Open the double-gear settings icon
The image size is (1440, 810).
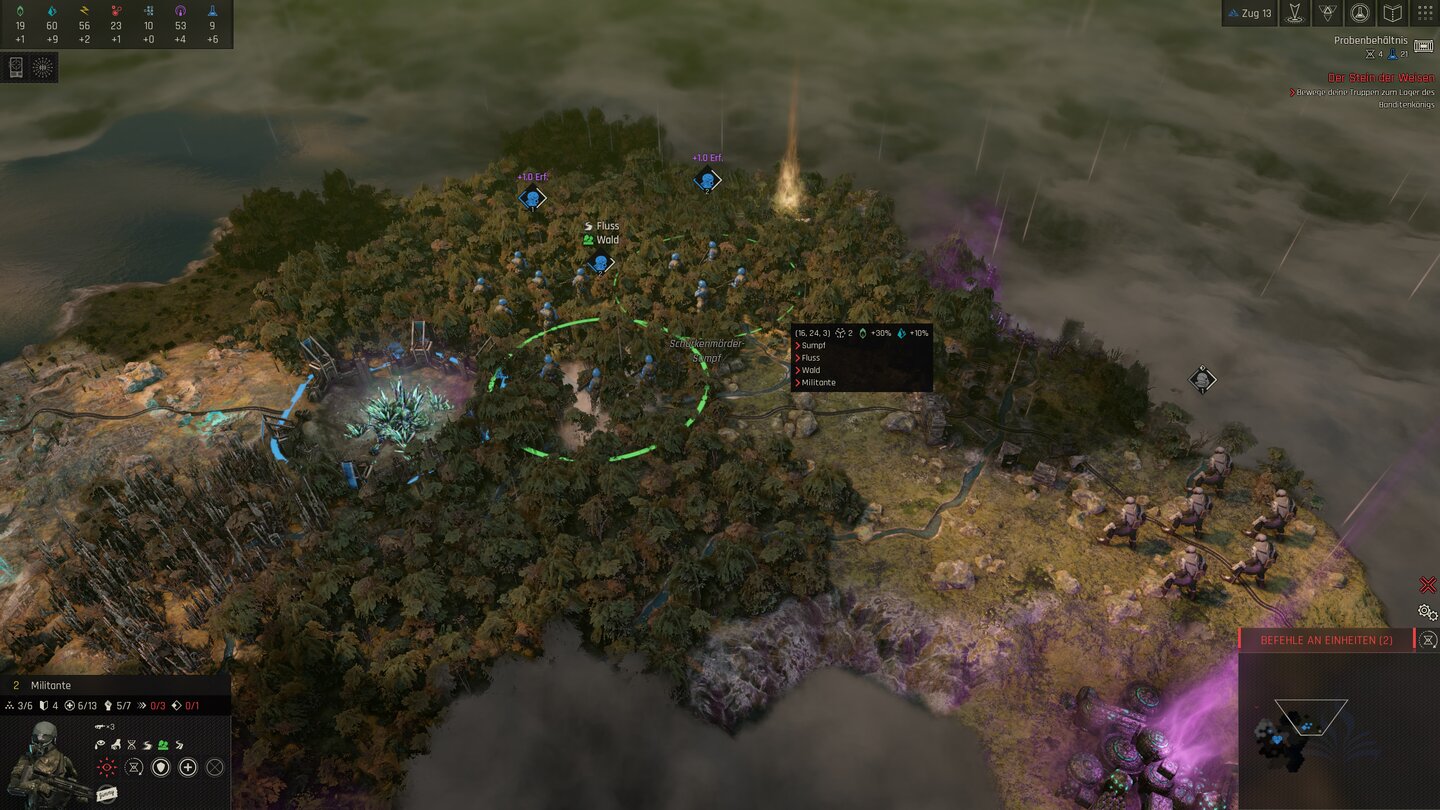[1427, 612]
